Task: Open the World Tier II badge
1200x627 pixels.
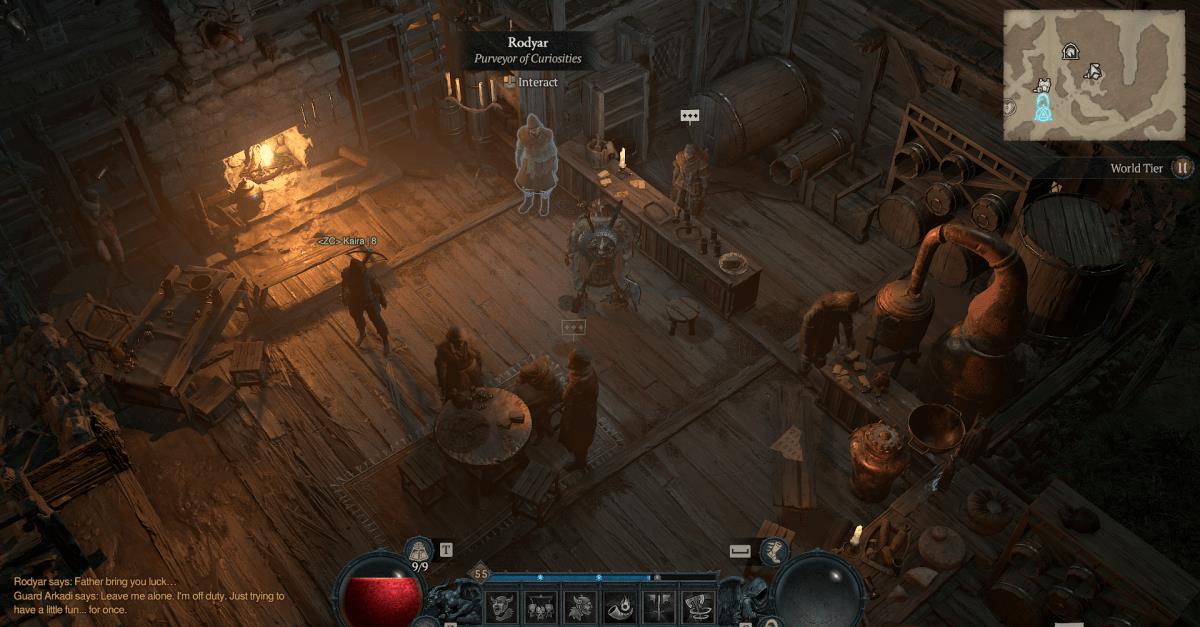Action: click(x=1183, y=168)
